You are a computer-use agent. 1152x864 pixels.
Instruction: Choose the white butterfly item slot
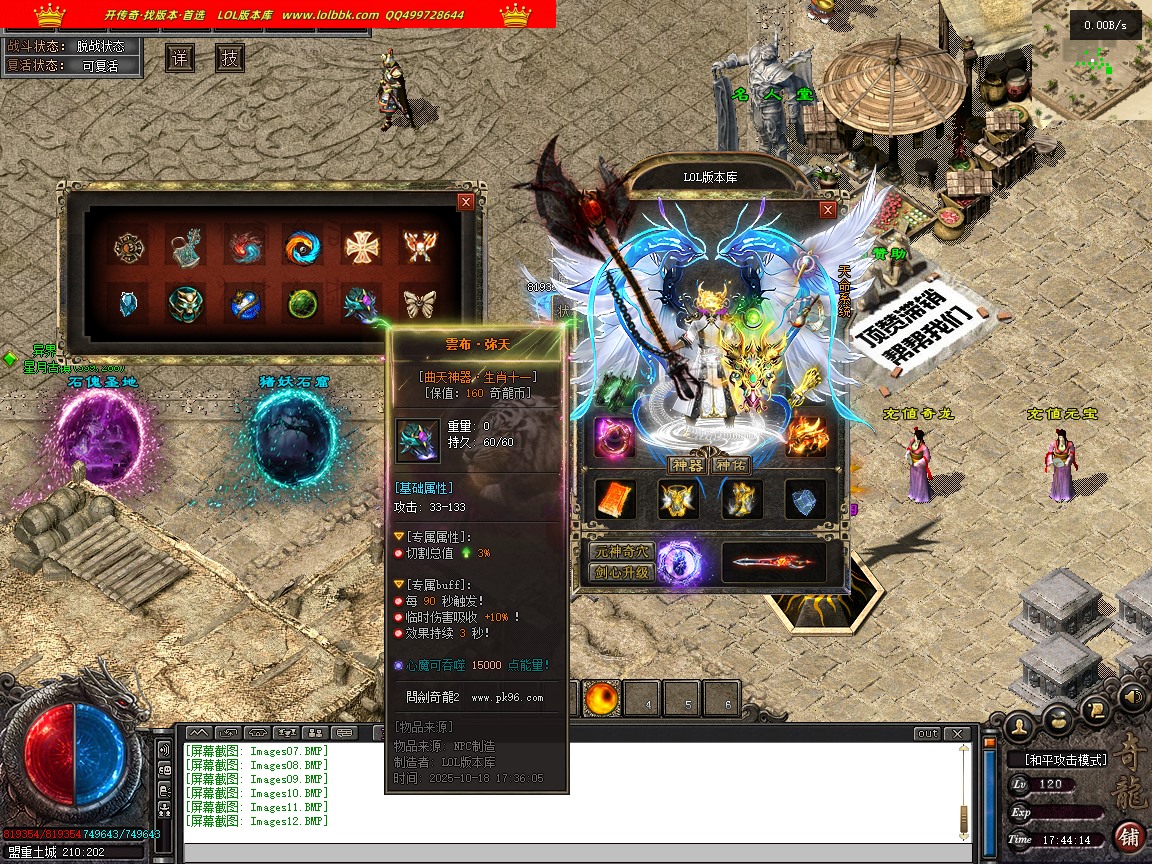point(419,303)
